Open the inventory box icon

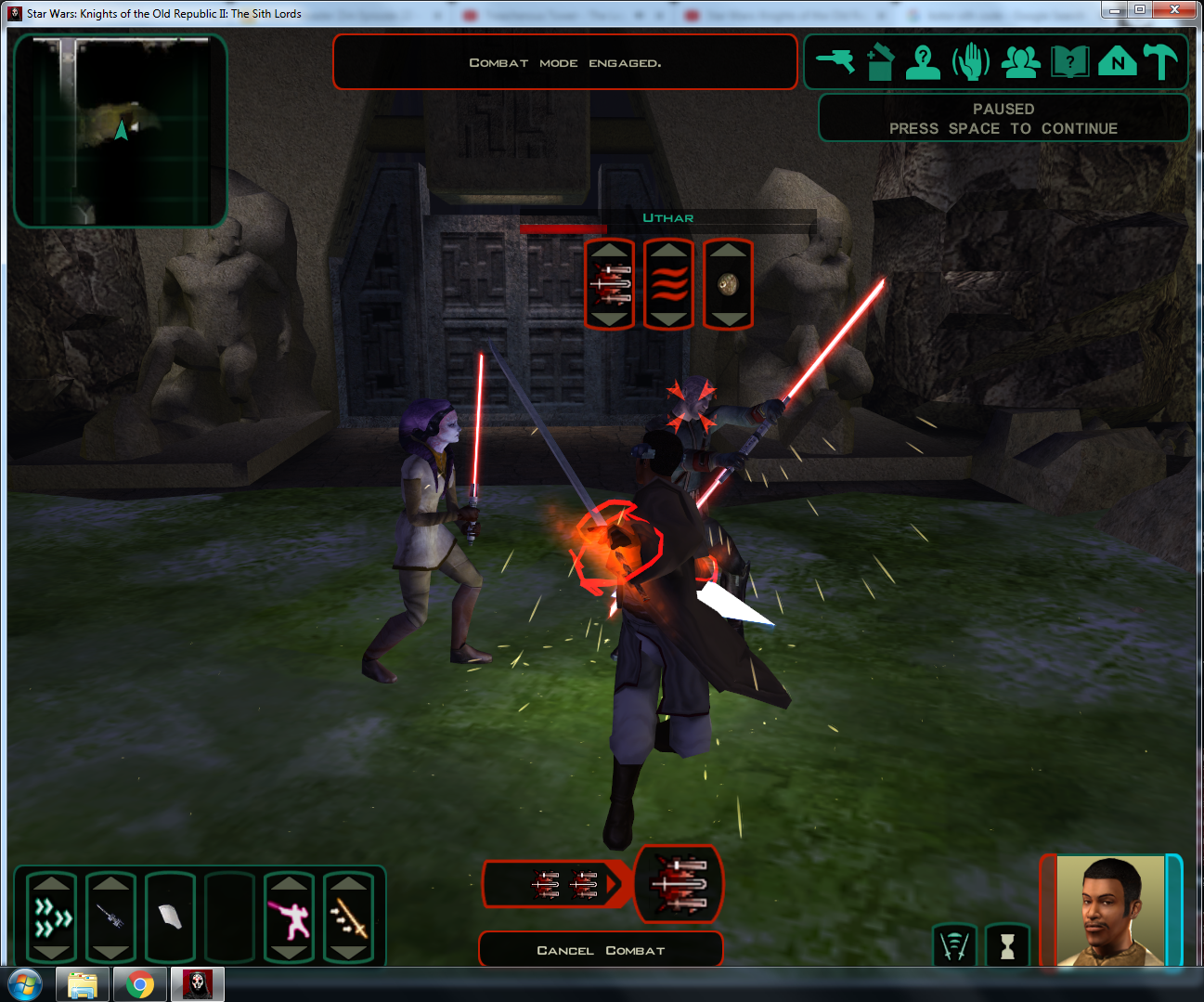tap(879, 62)
